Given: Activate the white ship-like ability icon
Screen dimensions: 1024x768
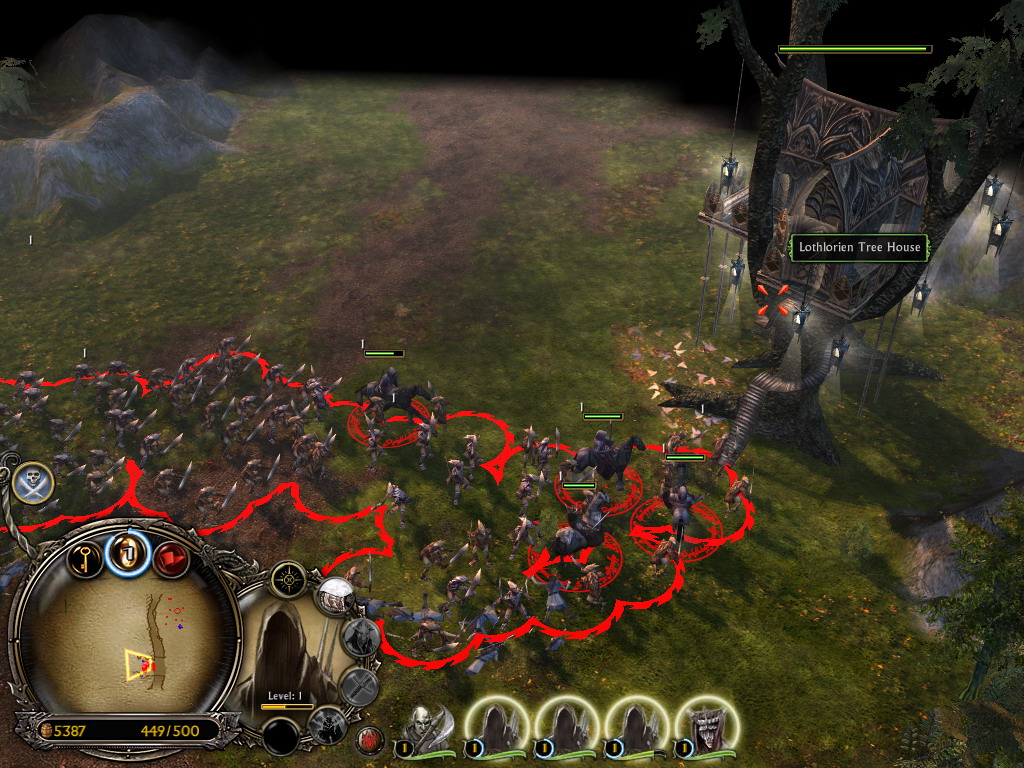Looking at the screenshot, I should coord(335,597).
